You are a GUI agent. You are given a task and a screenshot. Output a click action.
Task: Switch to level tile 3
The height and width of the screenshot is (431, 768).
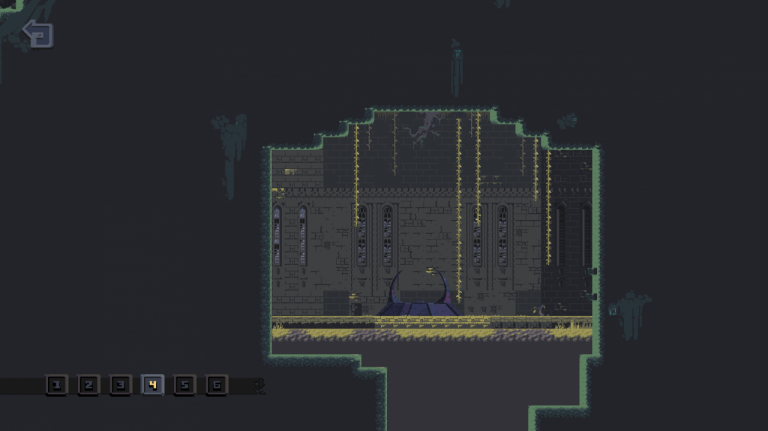(x=120, y=384)
